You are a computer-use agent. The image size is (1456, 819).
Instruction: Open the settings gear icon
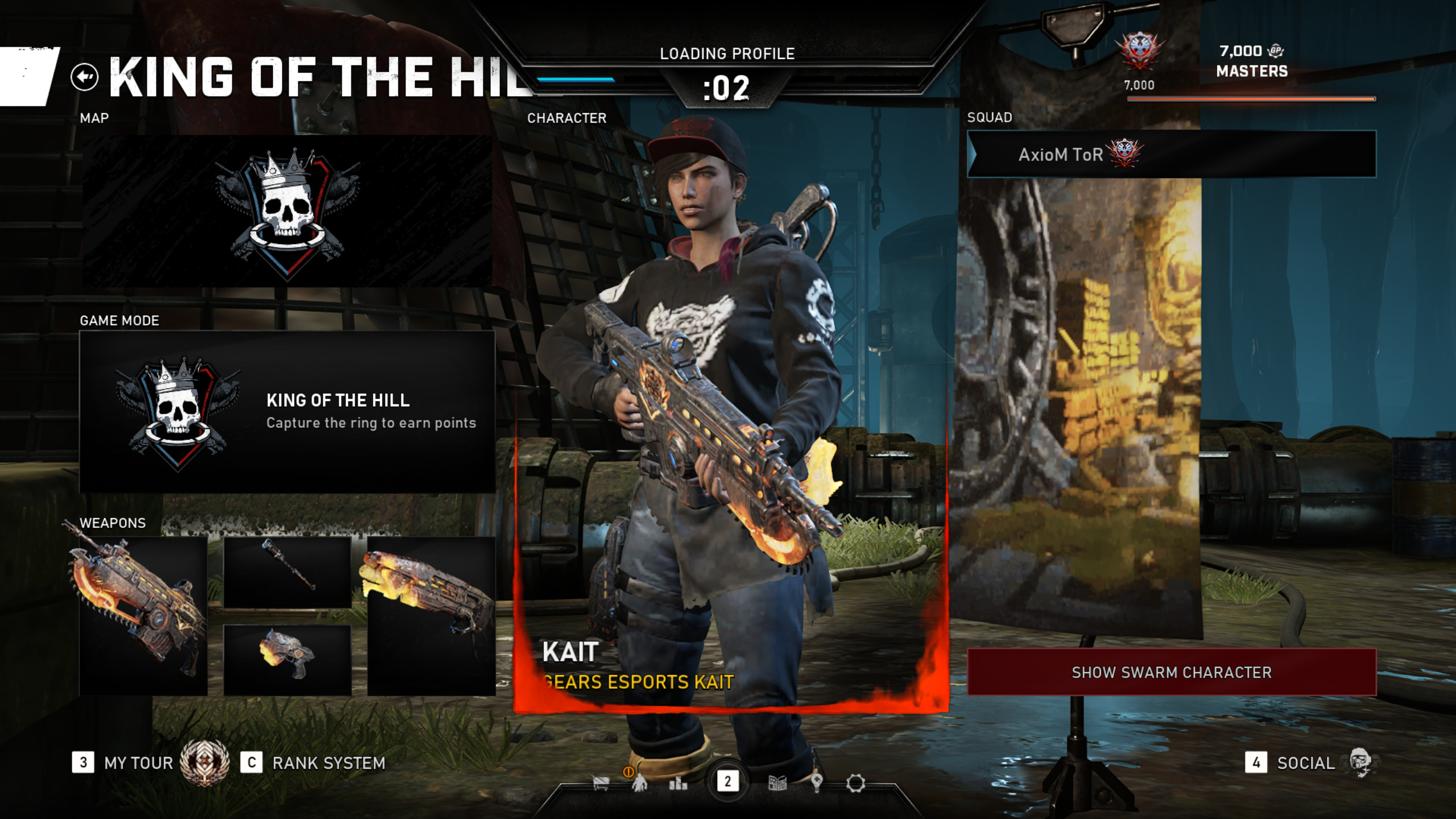pos(855,784)
